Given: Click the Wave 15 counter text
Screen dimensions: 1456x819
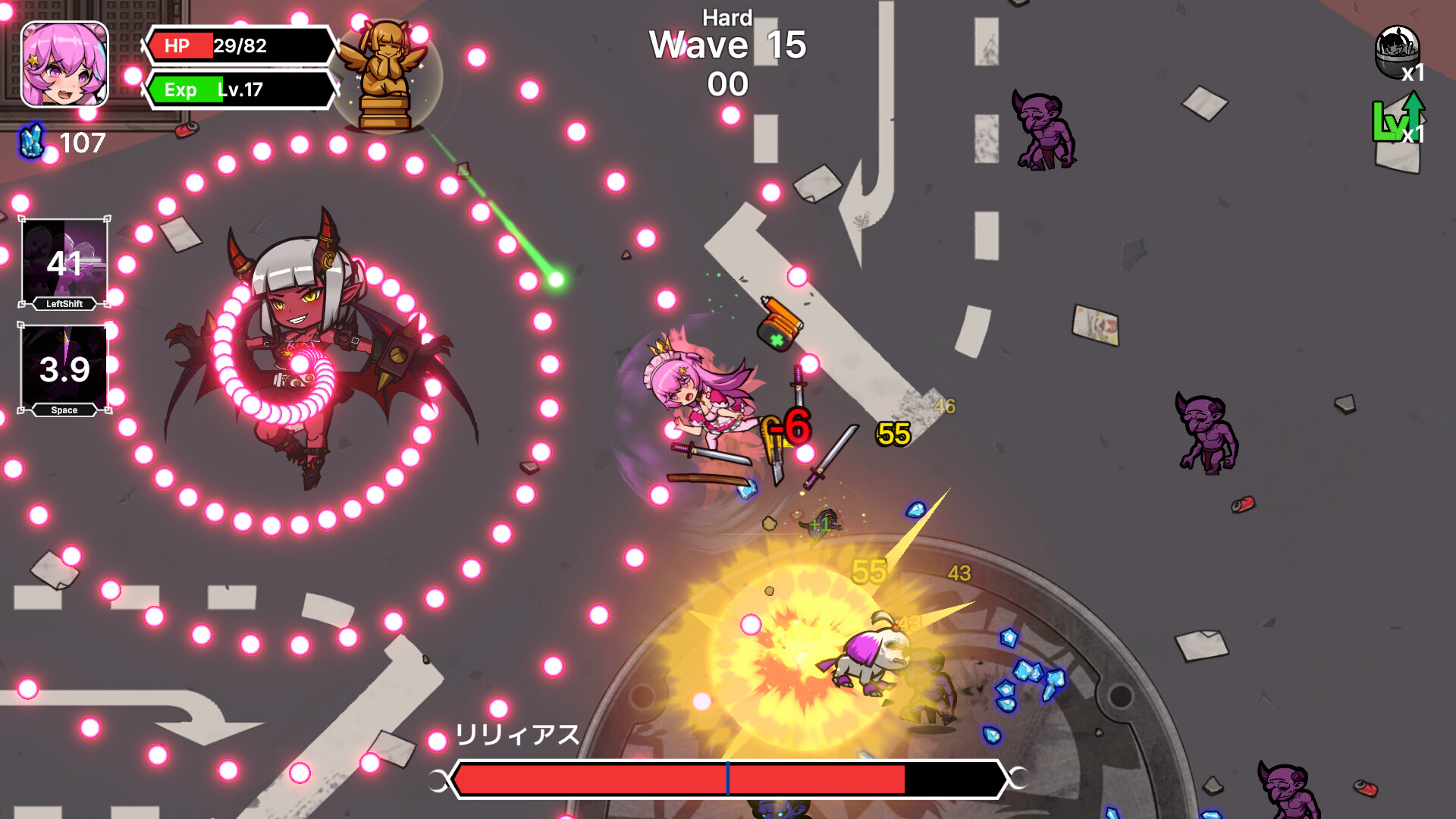Looking at the screenshot, I should [726, 45].
